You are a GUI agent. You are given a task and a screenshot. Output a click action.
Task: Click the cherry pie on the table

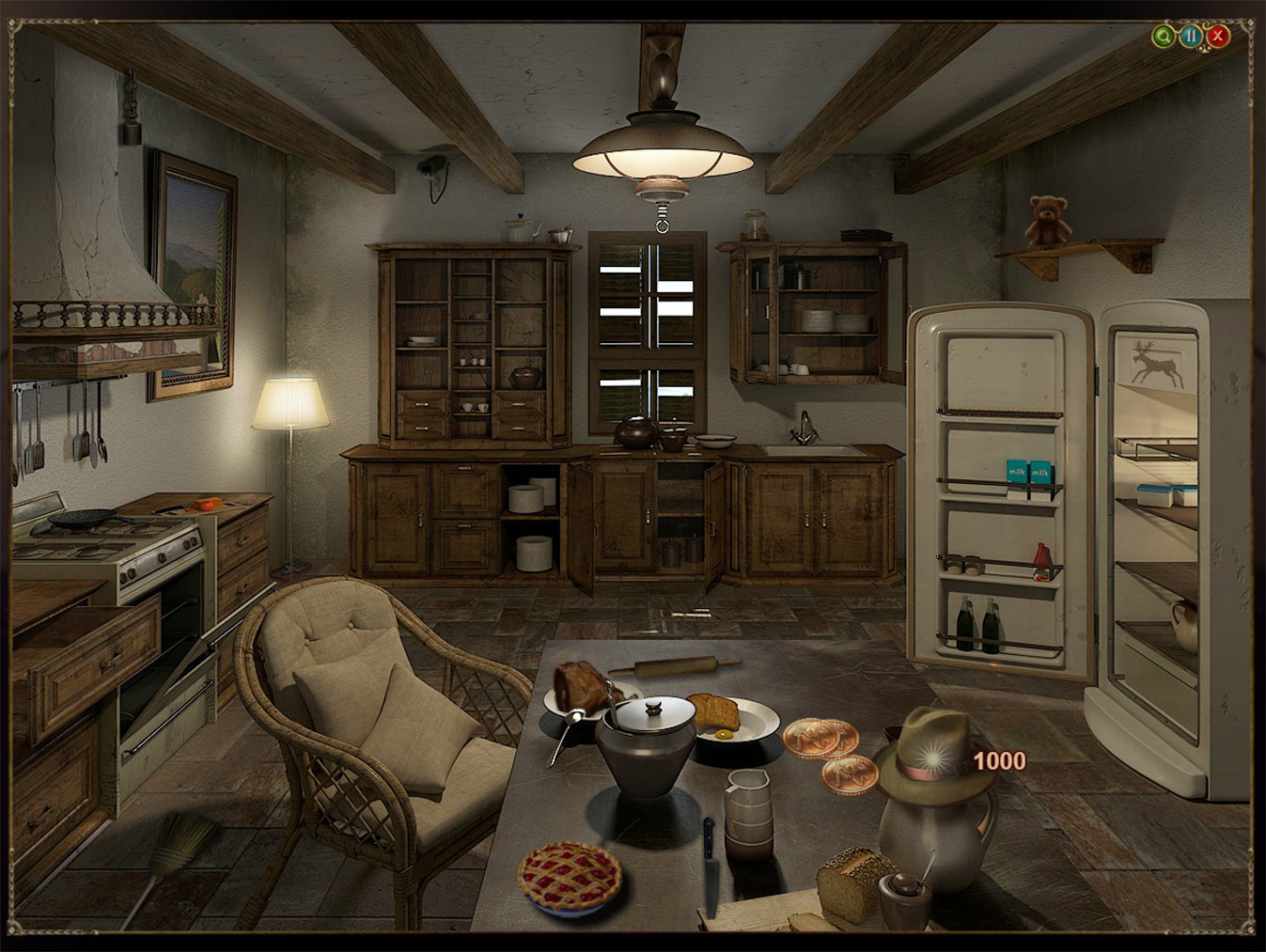pos(568,875)
